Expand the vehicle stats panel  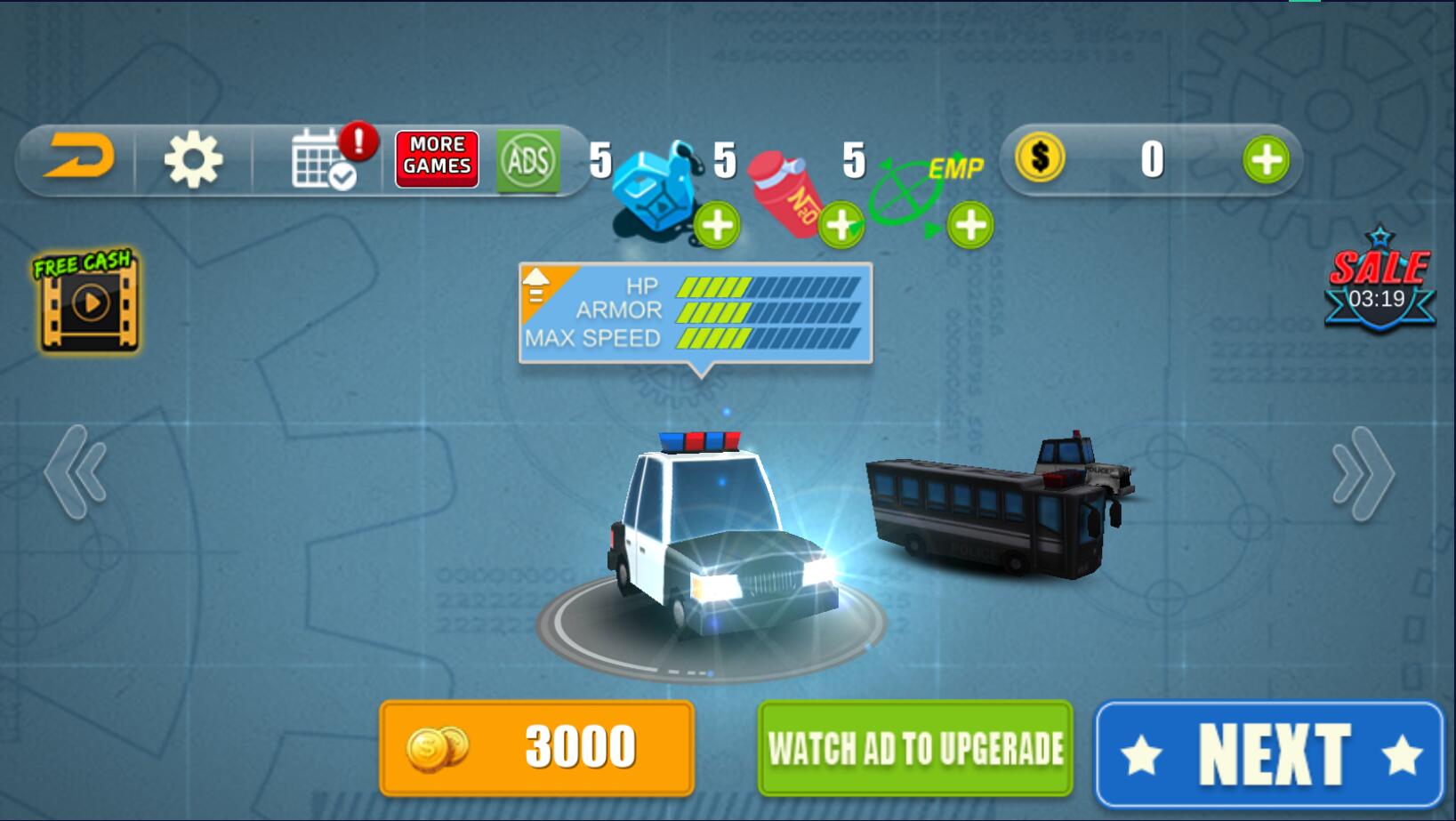pos(537,285)
